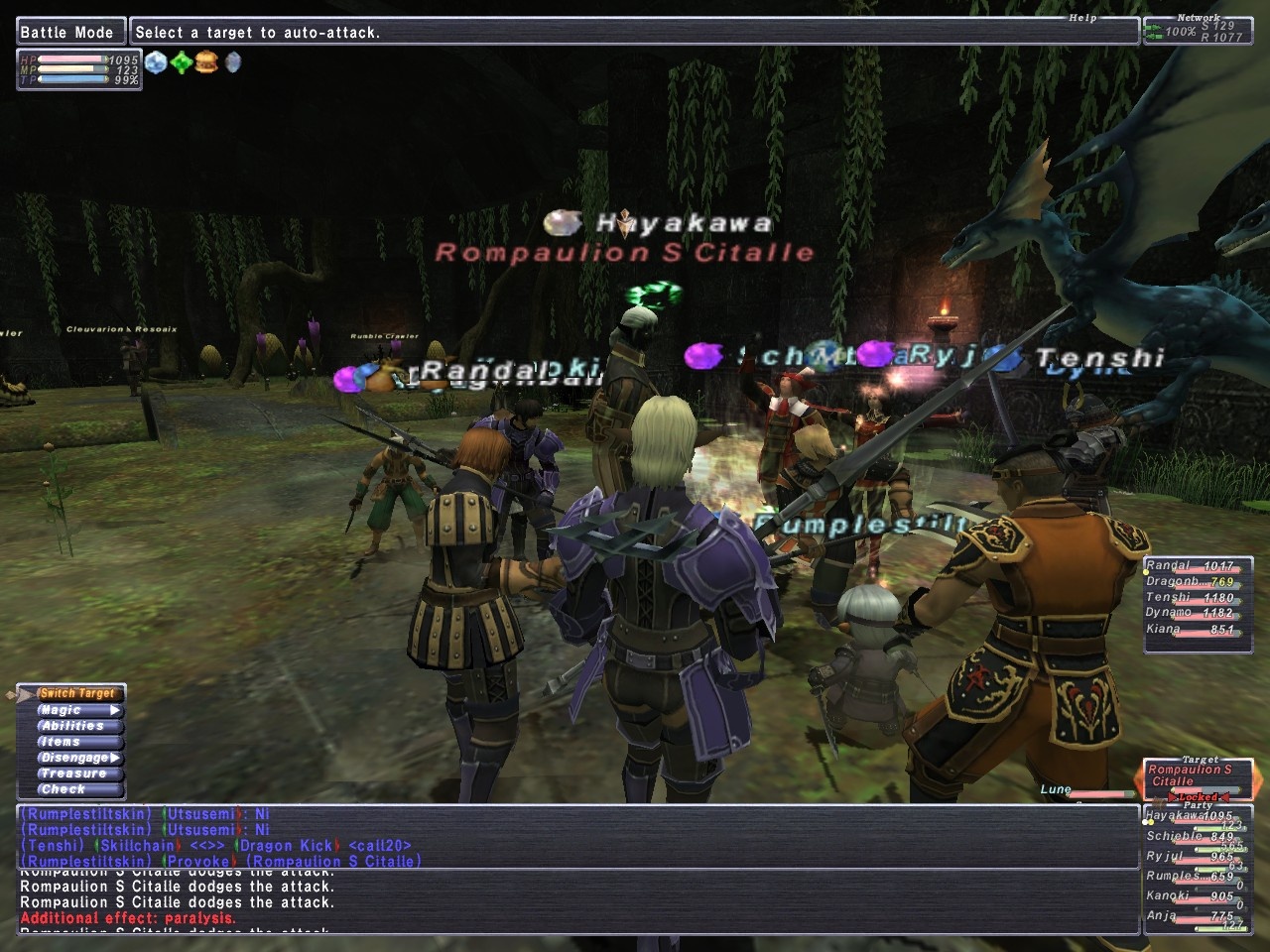Click the Rompaulion S Citalle target window

1196,775
